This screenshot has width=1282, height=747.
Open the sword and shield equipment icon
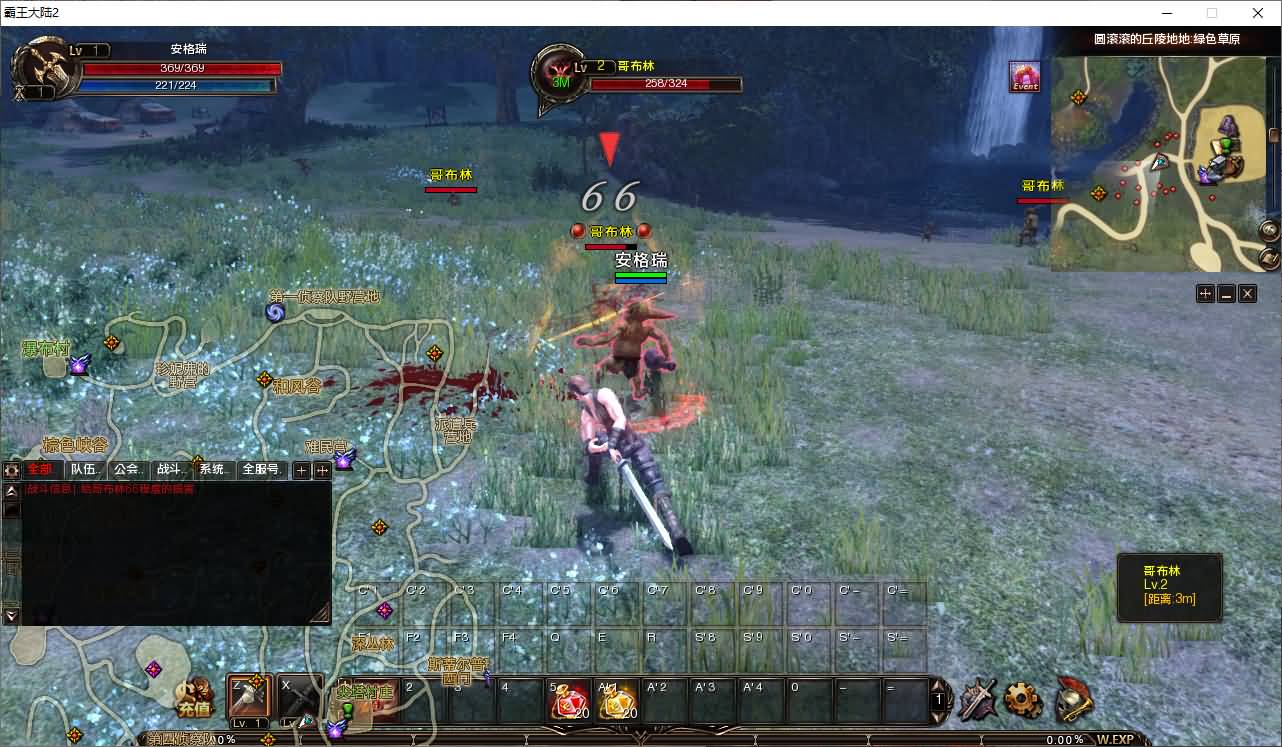[975, 699]
